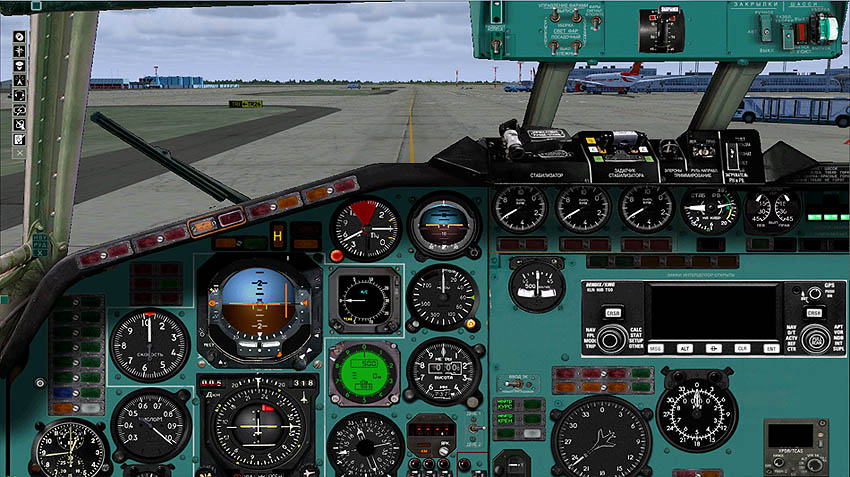The image size is (850, 477).
Task: Click the GPS power/brightness knob
Action: coord(813,295)
